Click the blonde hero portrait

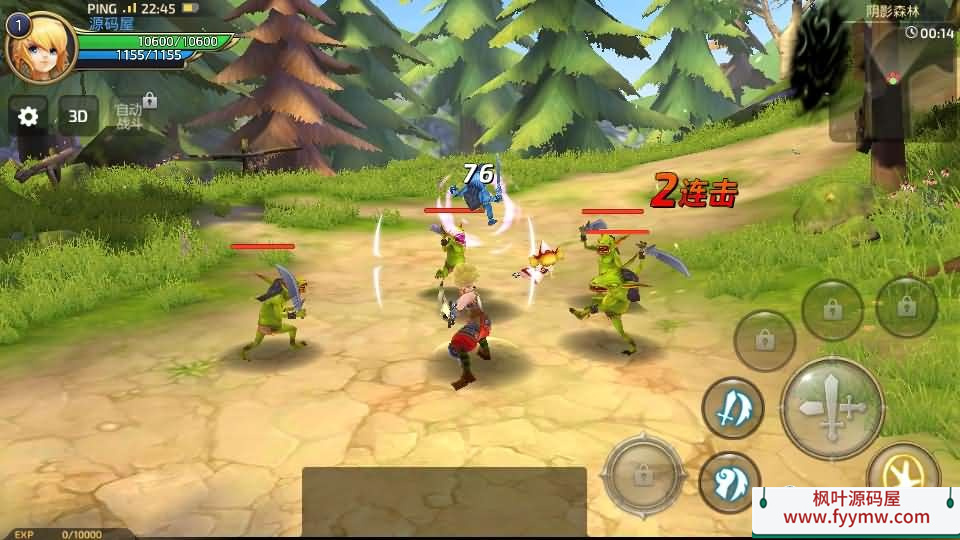pos(40,45)
